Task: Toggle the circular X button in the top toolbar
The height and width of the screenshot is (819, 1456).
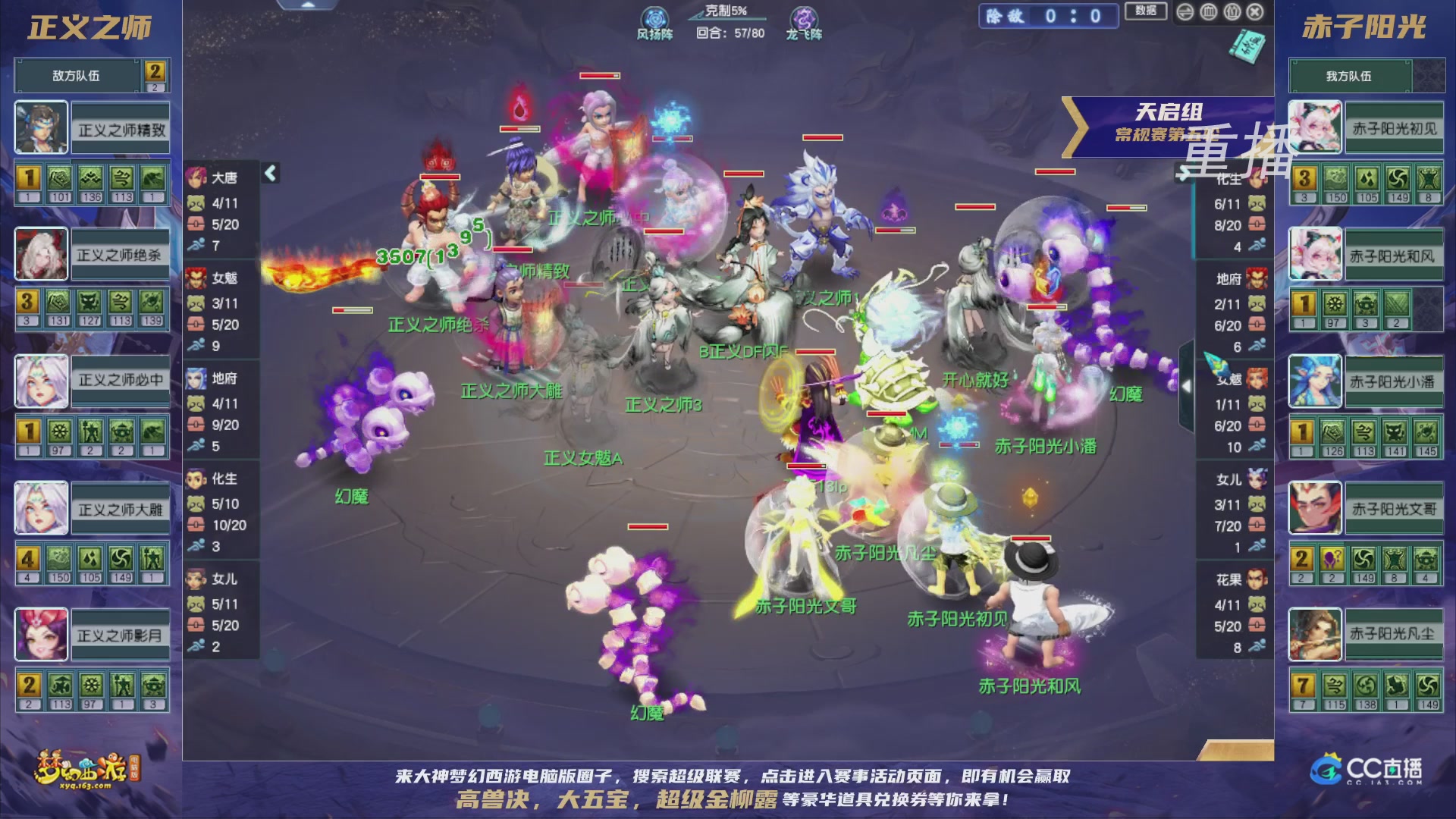Action: pos(1254,12)
